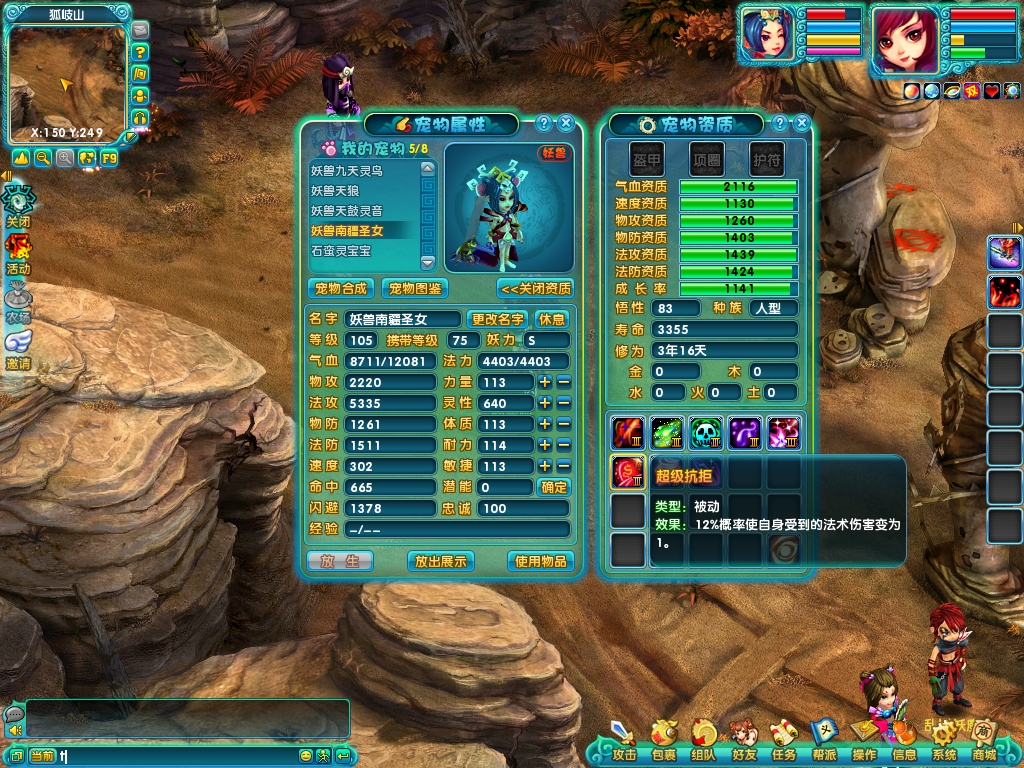Open 使用物品 to use an item
The height and width of the screenshot is (768, 1024).
(541, 561)
